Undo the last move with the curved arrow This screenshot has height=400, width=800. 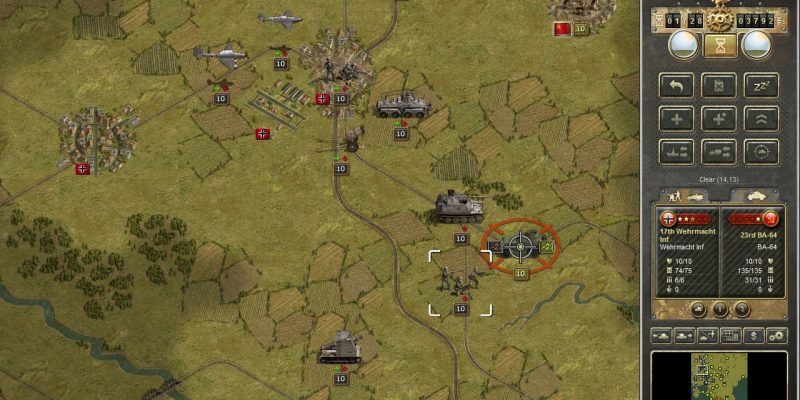676,86
